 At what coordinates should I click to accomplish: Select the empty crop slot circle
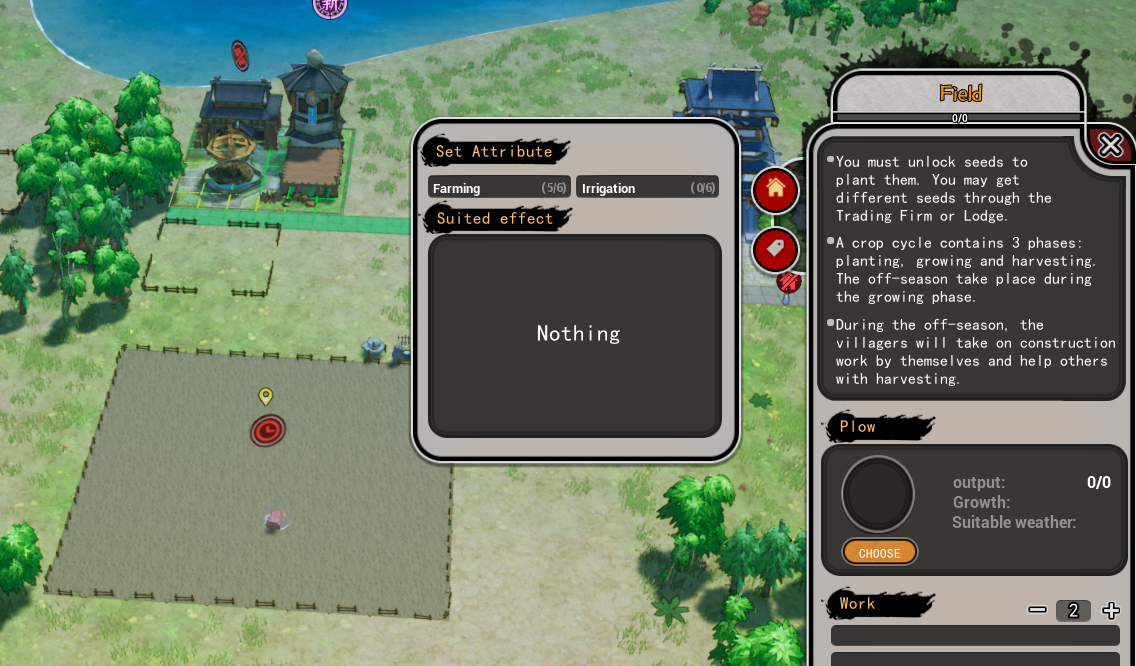pyautogui.click(x=878, y=494)
